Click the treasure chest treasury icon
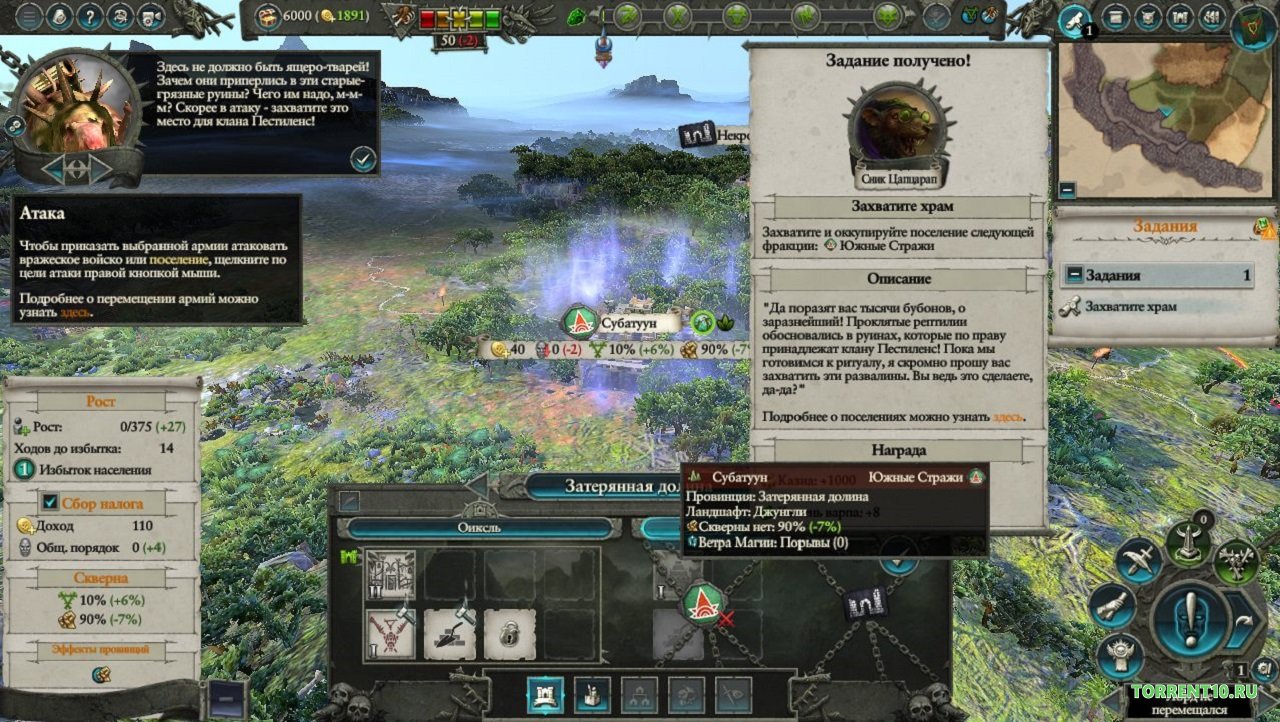Image resolution: width=1280 pixels, height=722 pixels. click(268, 16)
